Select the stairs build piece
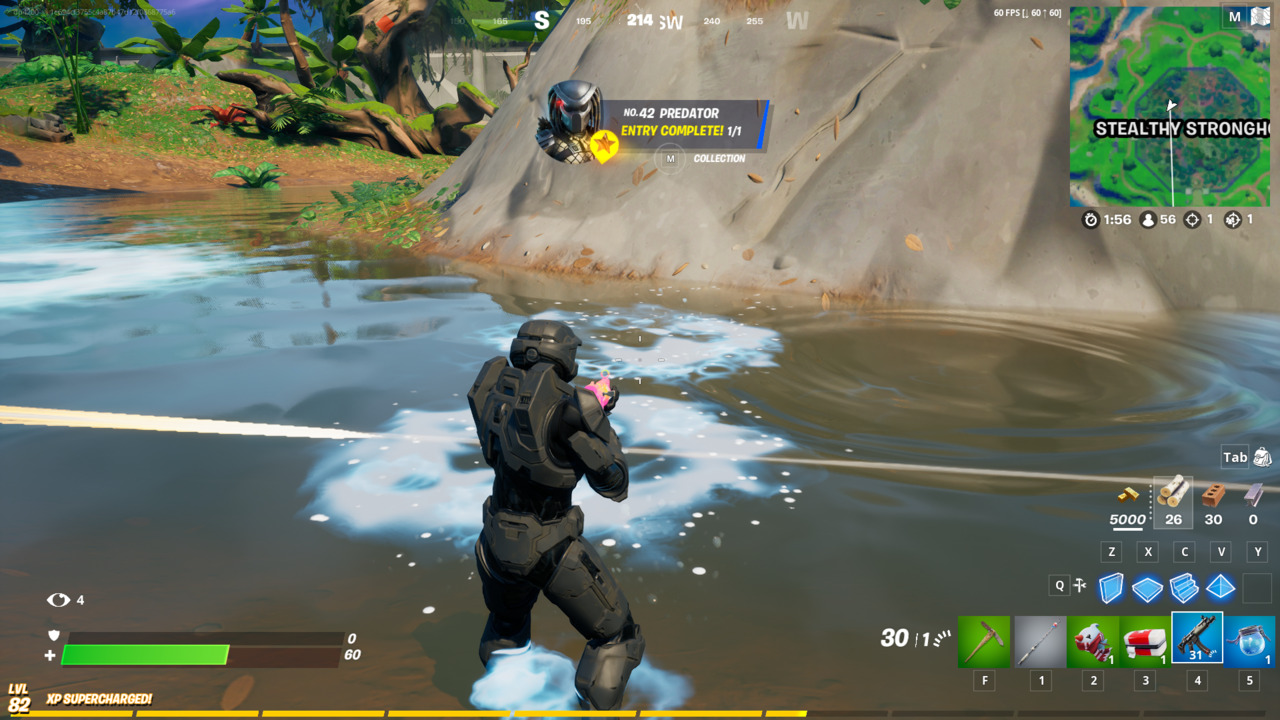Screen dimensions: 1280x720 pos(1184,588)
